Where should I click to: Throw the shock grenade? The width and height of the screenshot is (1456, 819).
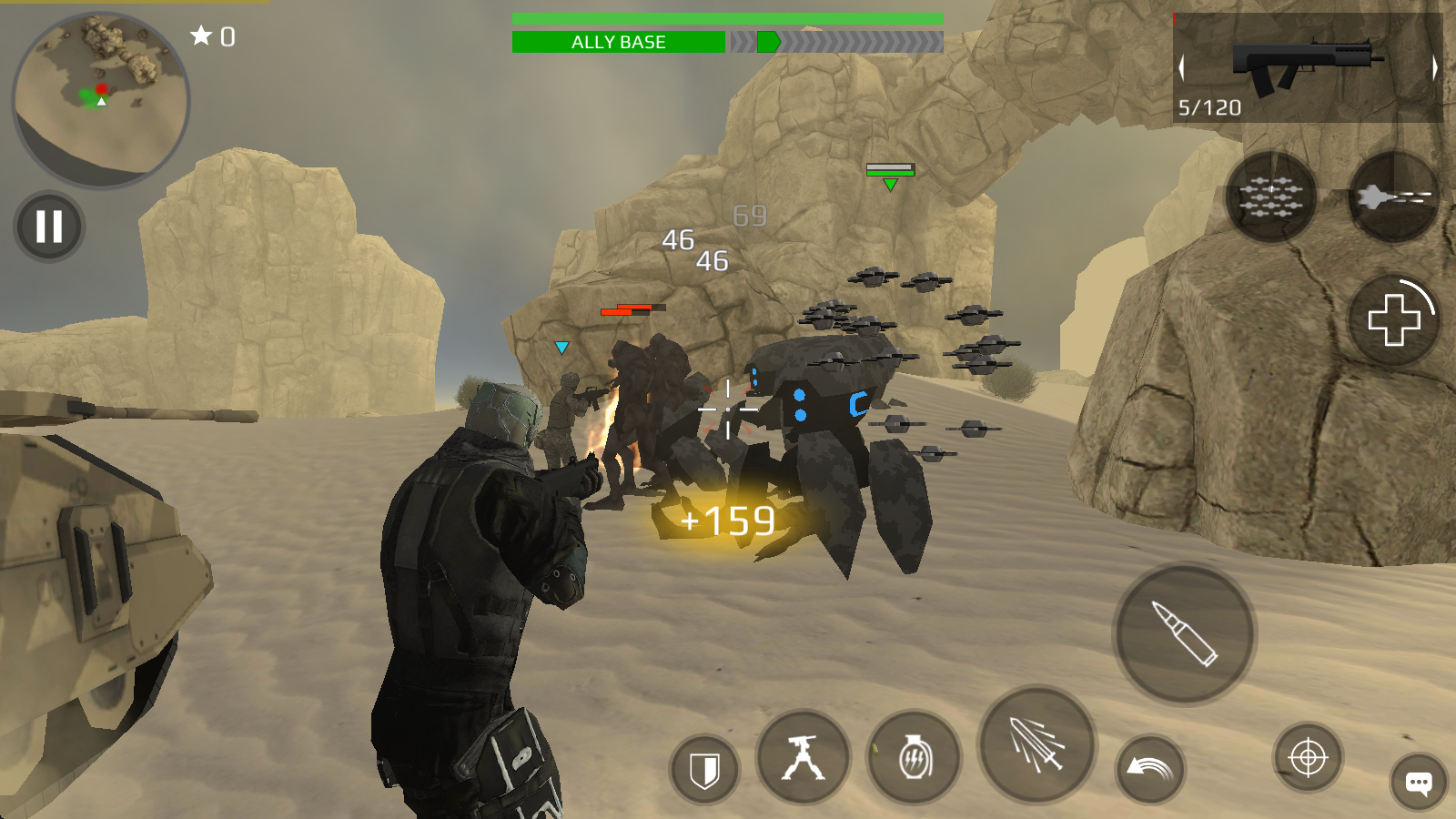pos(914,758)
